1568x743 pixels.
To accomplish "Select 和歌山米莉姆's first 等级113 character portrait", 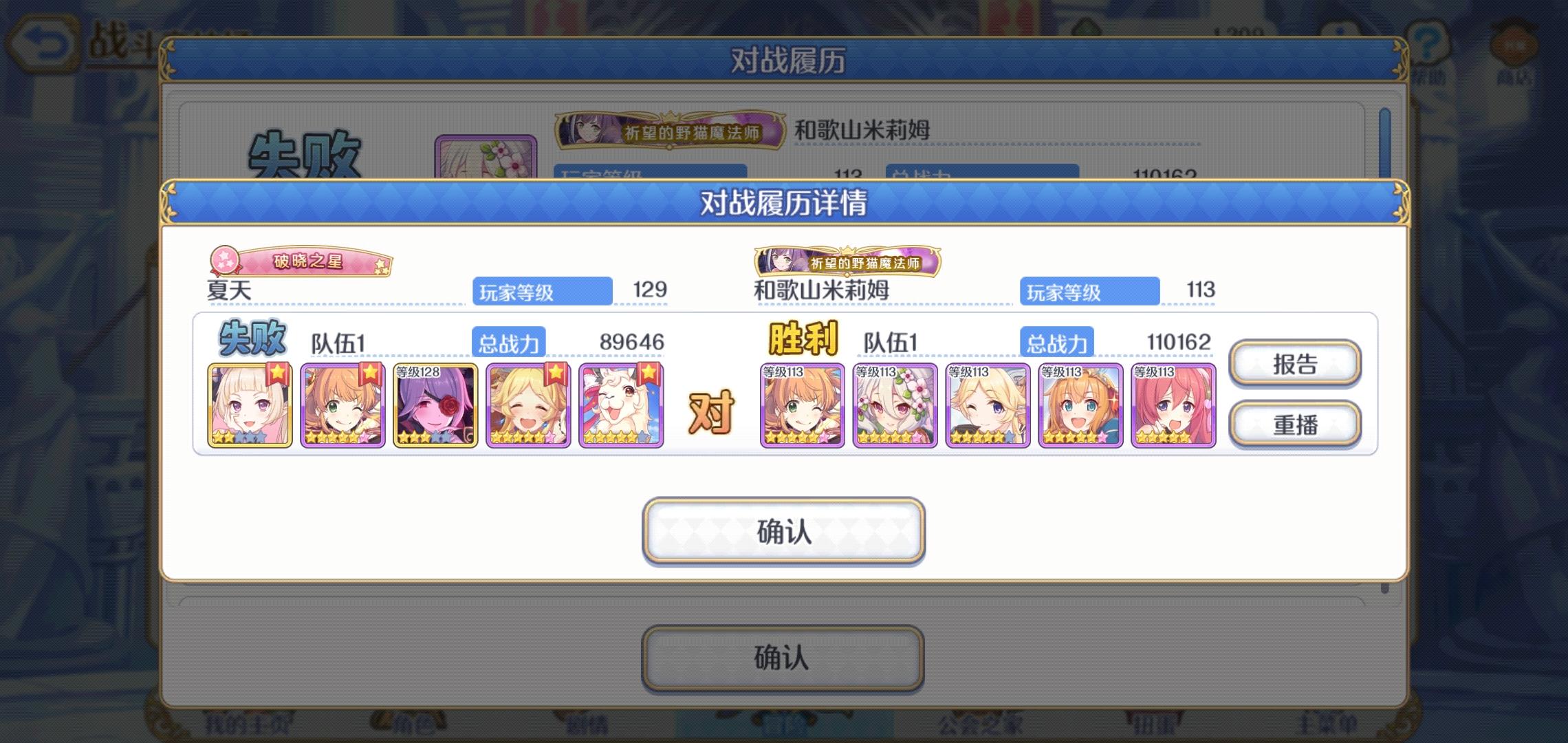I will 803,405.
